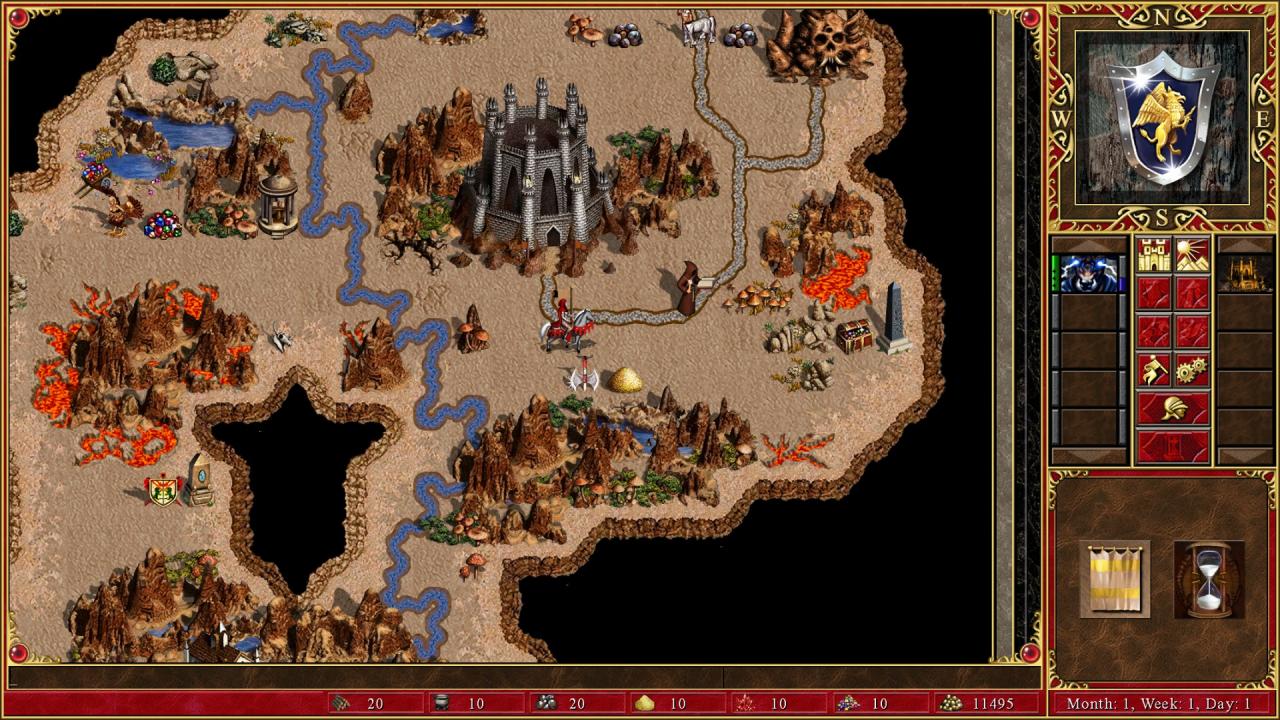Select the Move Hero running-figure icon
Viewport: 1280px width, 720px height.
click(x=1153, y=370)
